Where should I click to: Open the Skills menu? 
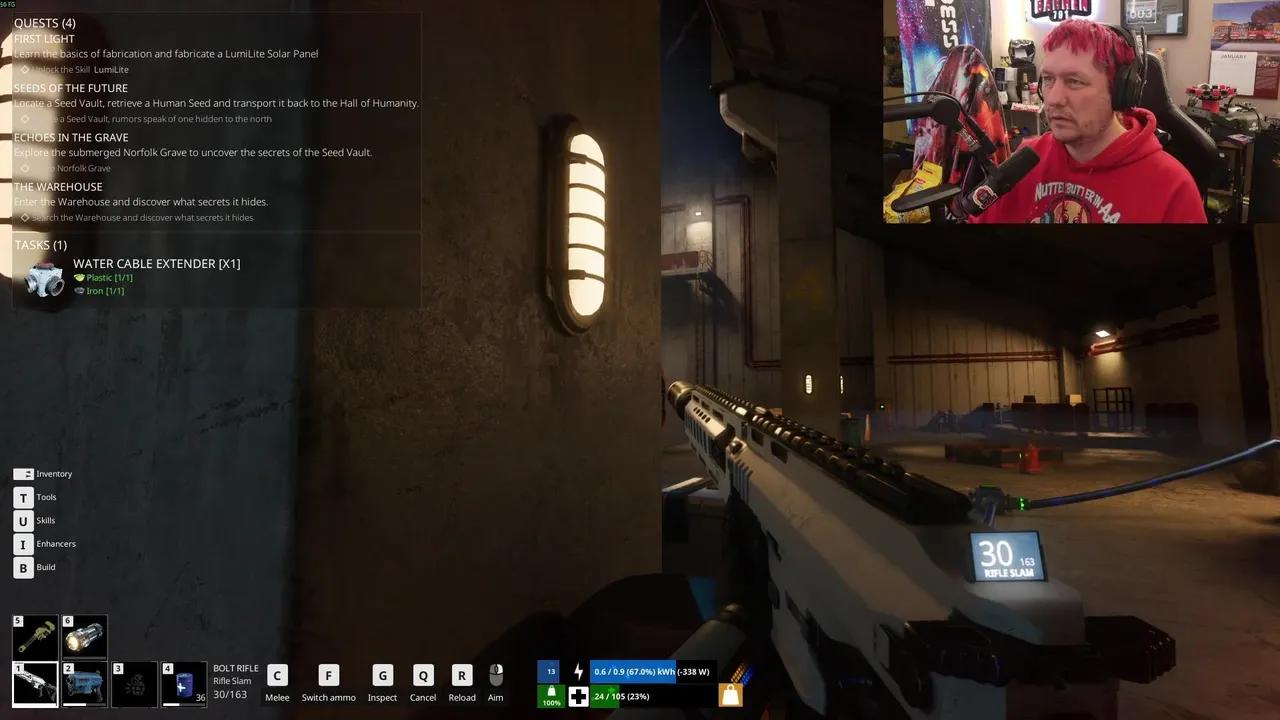click(x=23, y=520)
